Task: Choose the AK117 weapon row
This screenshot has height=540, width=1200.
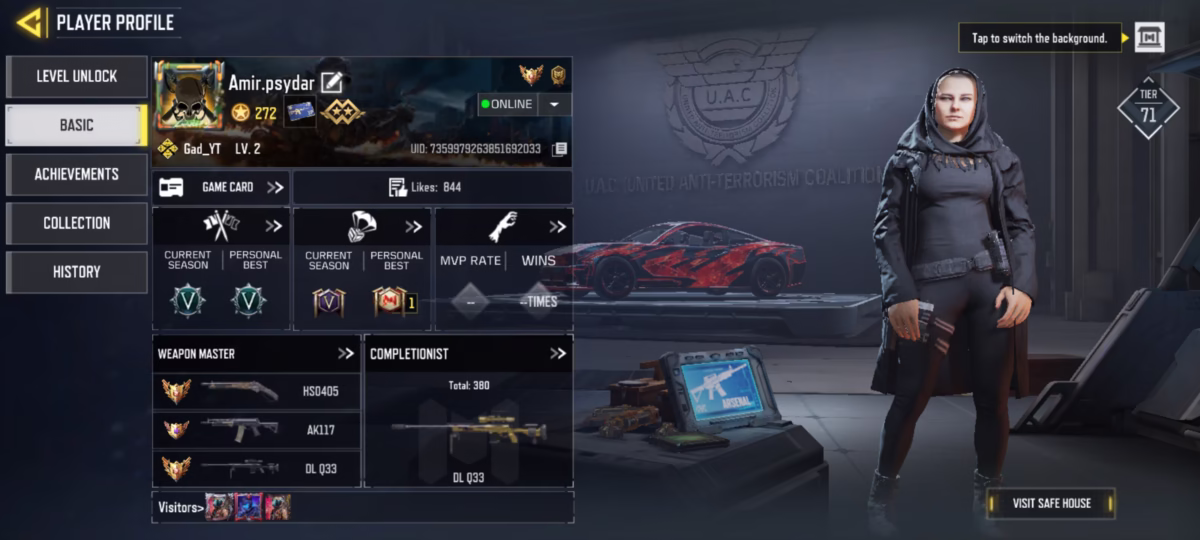Action: [256, 430]
